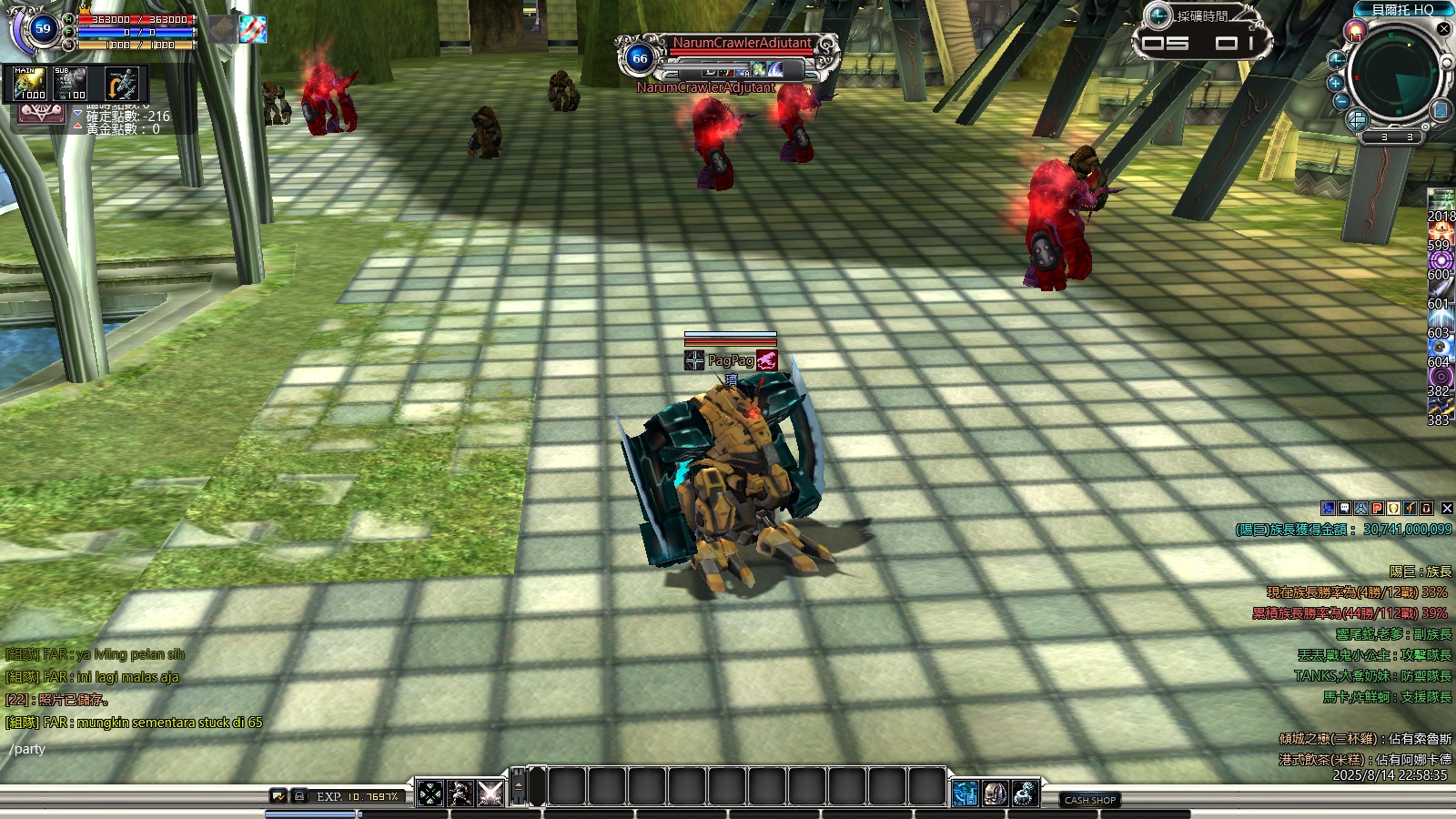Click the red-and-white striped buff icon
The image size is (1456, 819).
pyautogui.click(x=253, y=29)
